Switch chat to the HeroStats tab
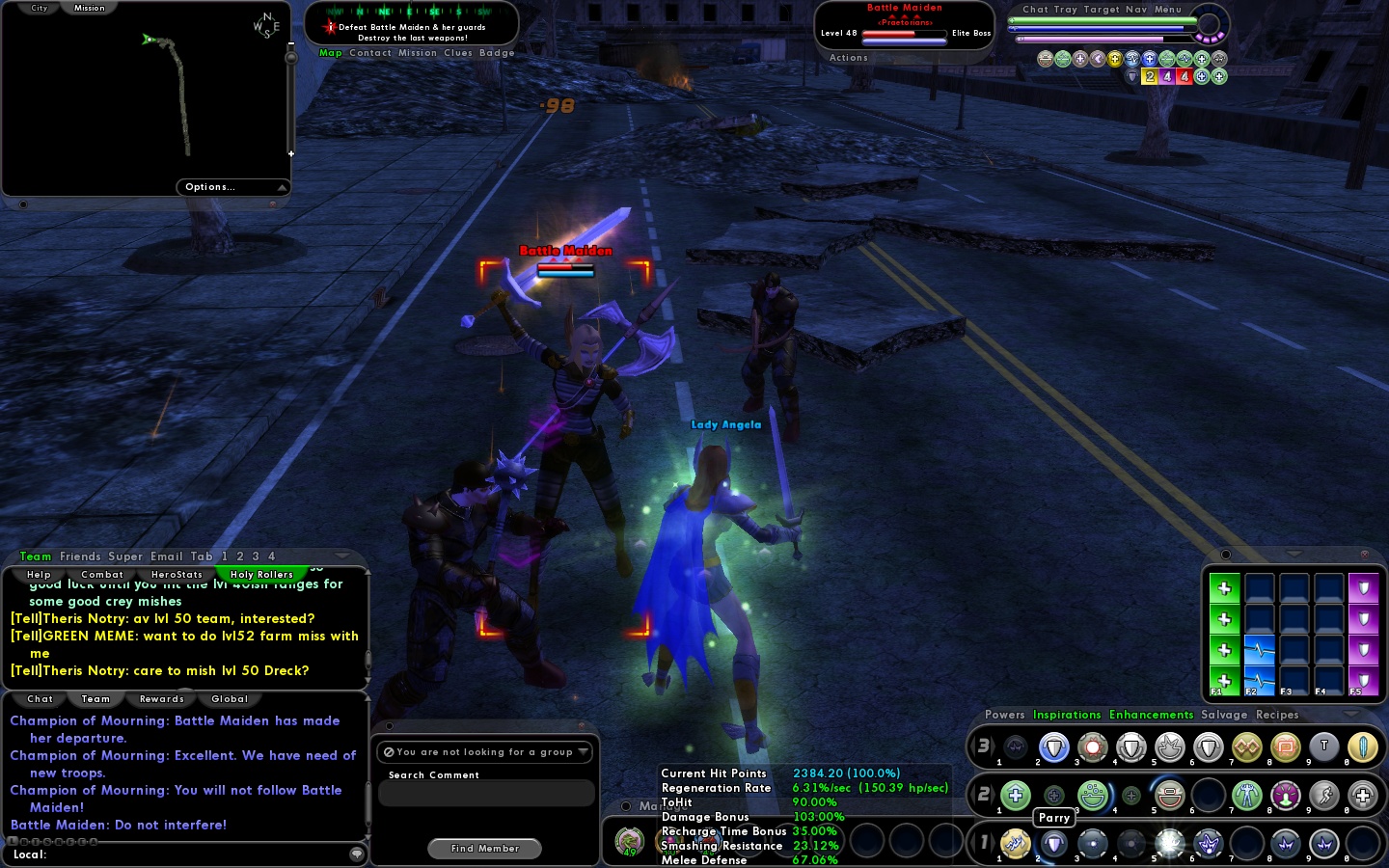Screen dimensions: 1389x868 [x=177, y=575]
